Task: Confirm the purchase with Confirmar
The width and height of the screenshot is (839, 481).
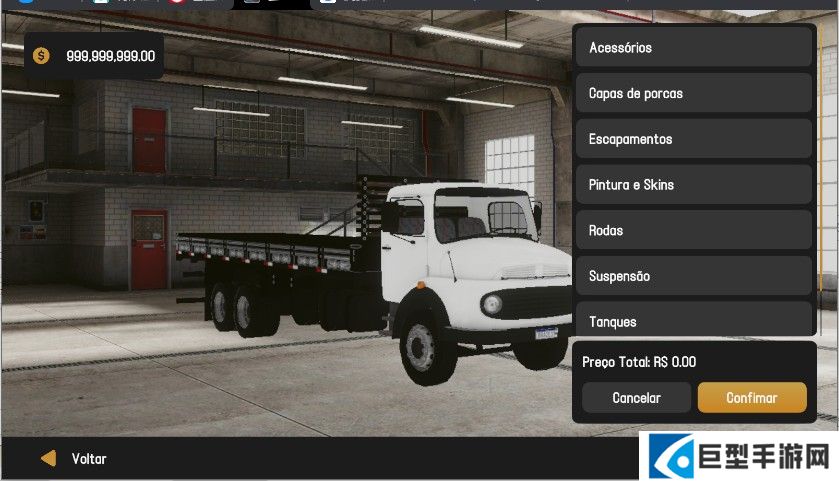Action: point(751,397)
